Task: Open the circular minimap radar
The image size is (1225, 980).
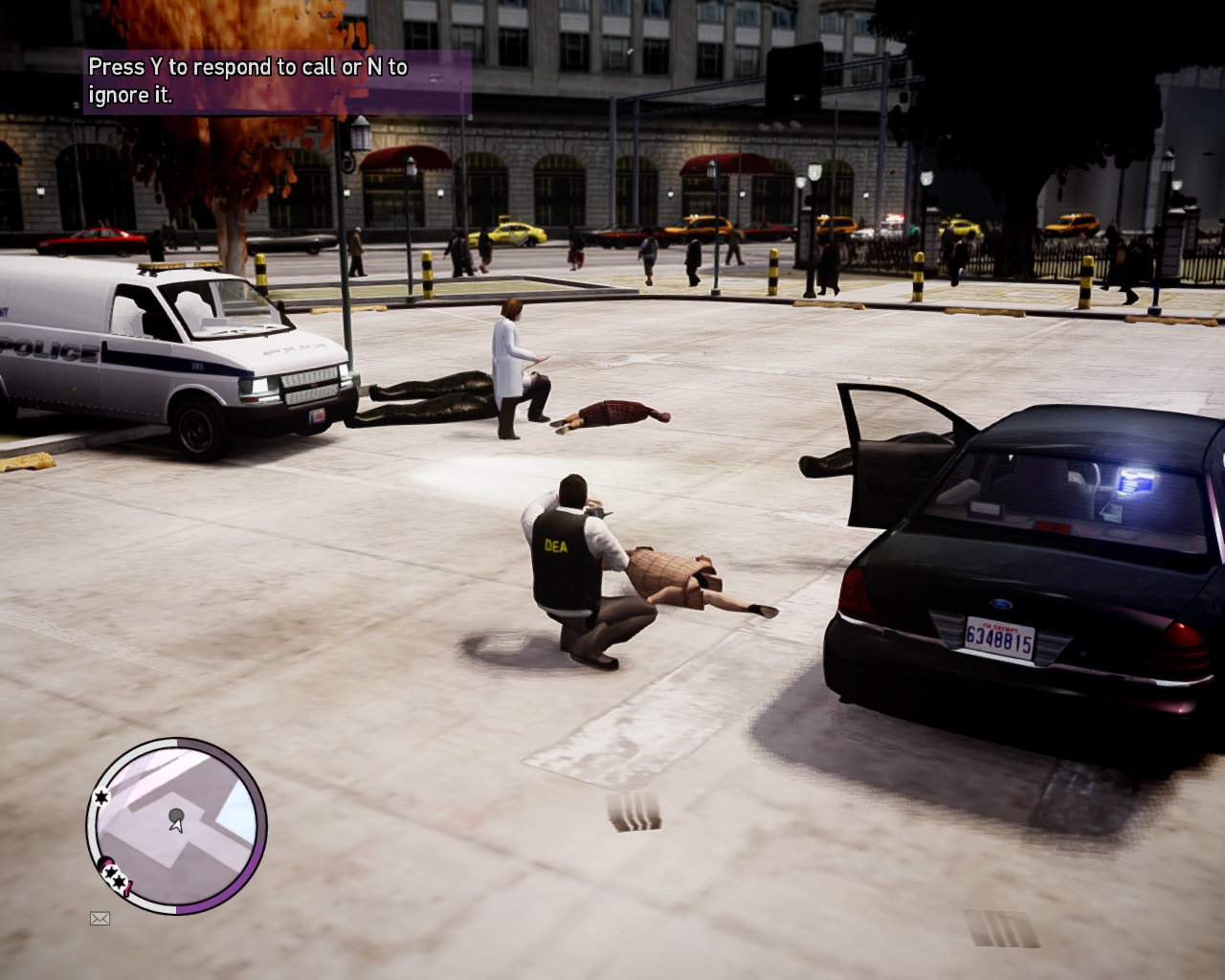Action: pos(177,825)
